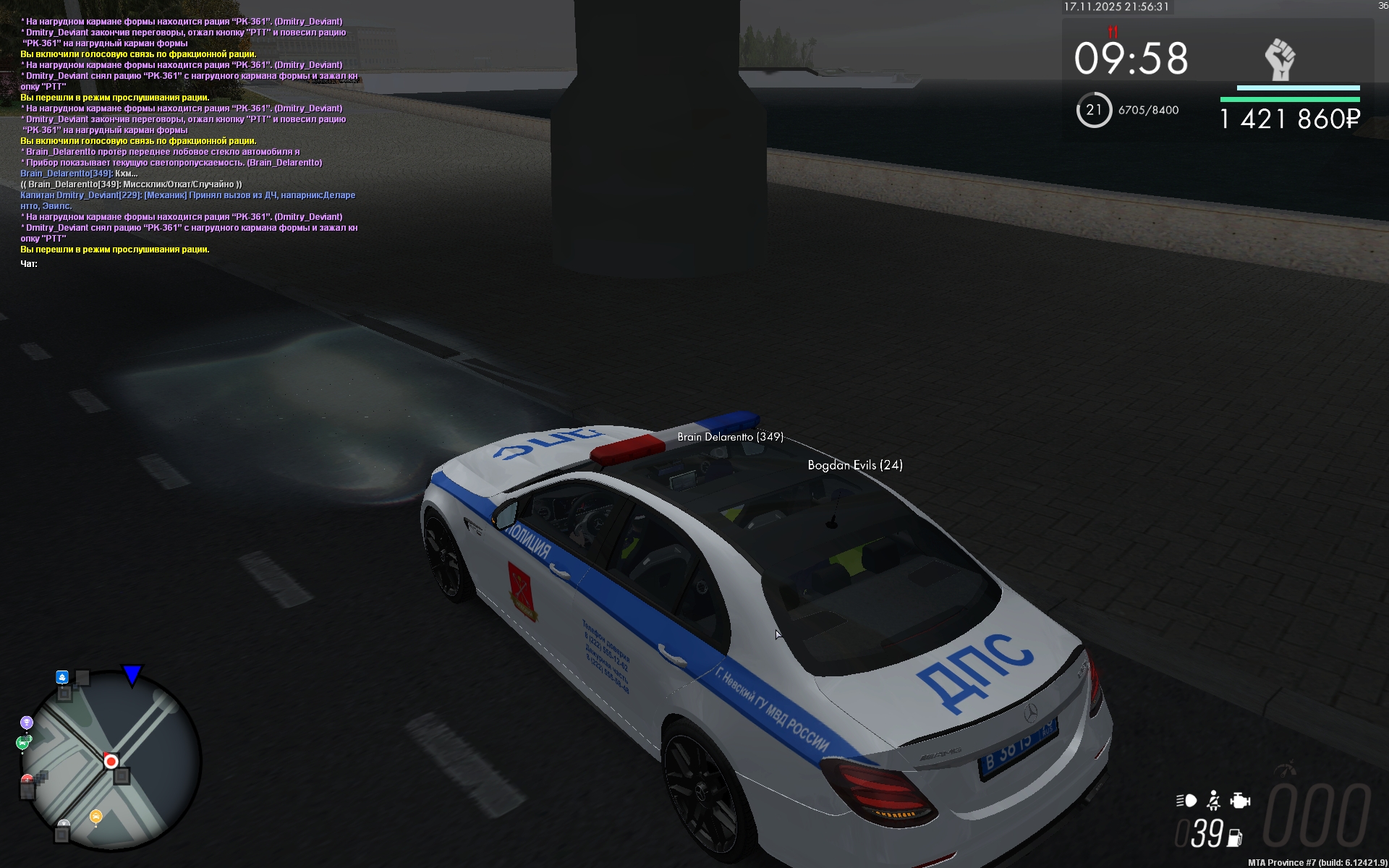Screen dimensions: 1389x868
Task: Click the red hunger fork-and-knife icon
Action: click(x=1113, y=32)
